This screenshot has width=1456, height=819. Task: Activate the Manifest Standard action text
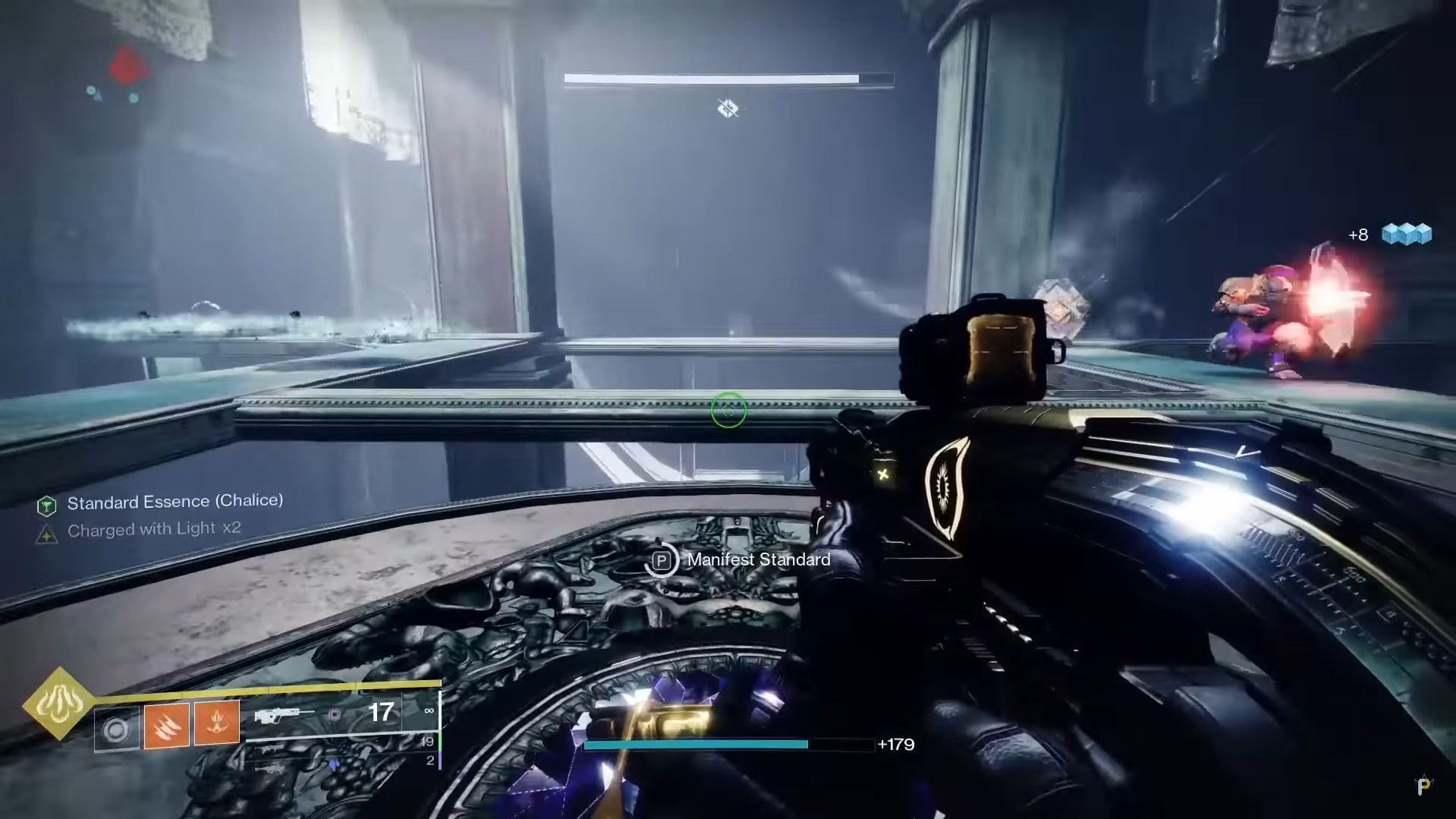coord(758,559)
